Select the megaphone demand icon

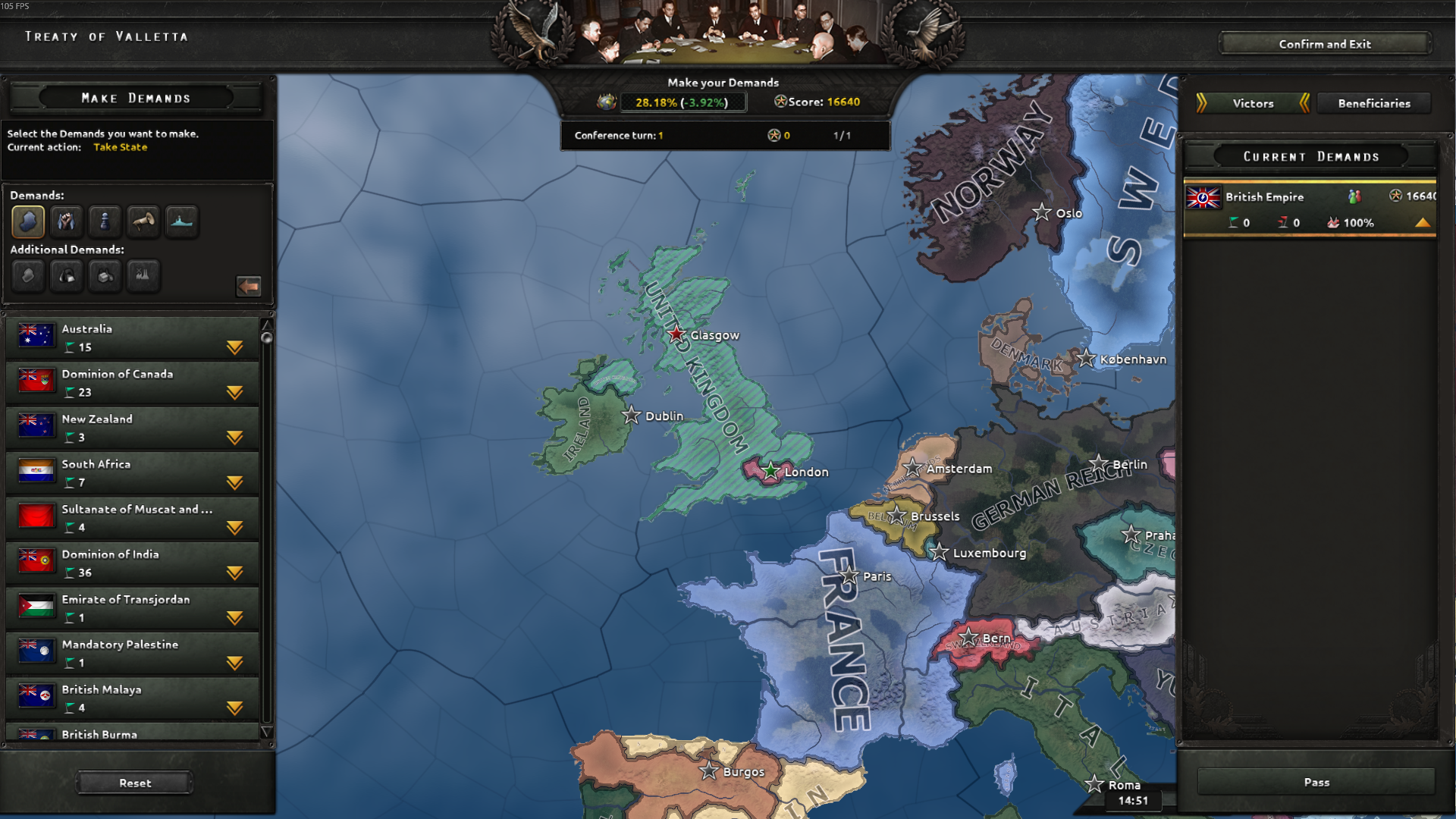point(143,221)
